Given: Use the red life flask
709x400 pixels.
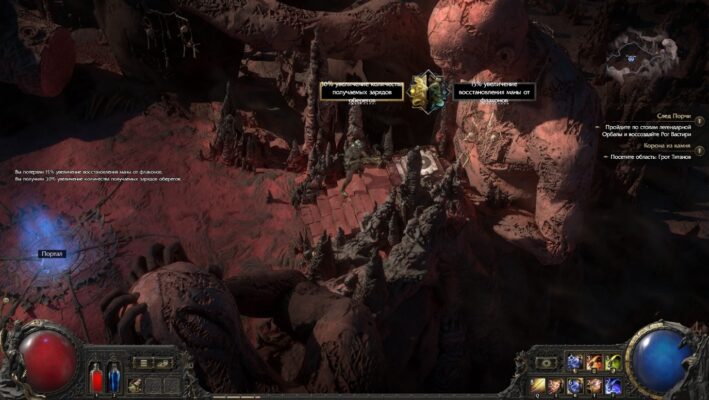Looking at the screenshot, I should click(x=97, y=378).
